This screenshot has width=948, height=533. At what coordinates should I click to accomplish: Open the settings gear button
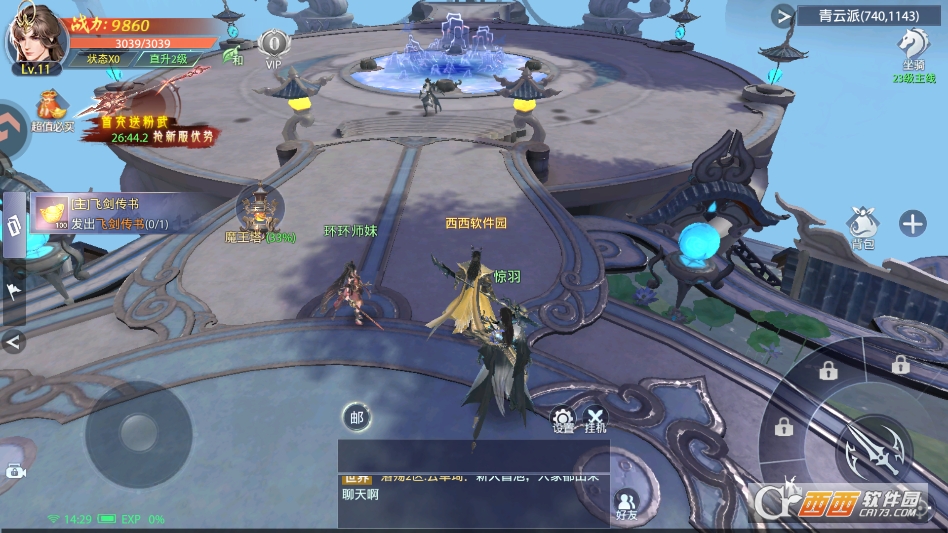click(563, 420)
